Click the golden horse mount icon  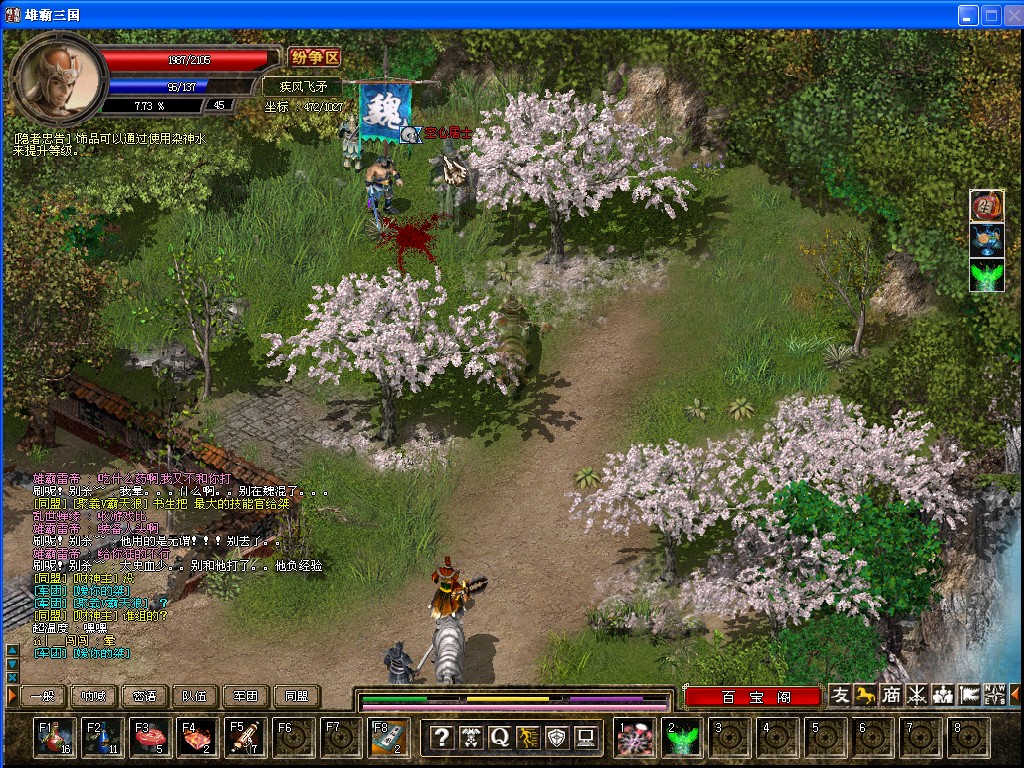[865, 695]
